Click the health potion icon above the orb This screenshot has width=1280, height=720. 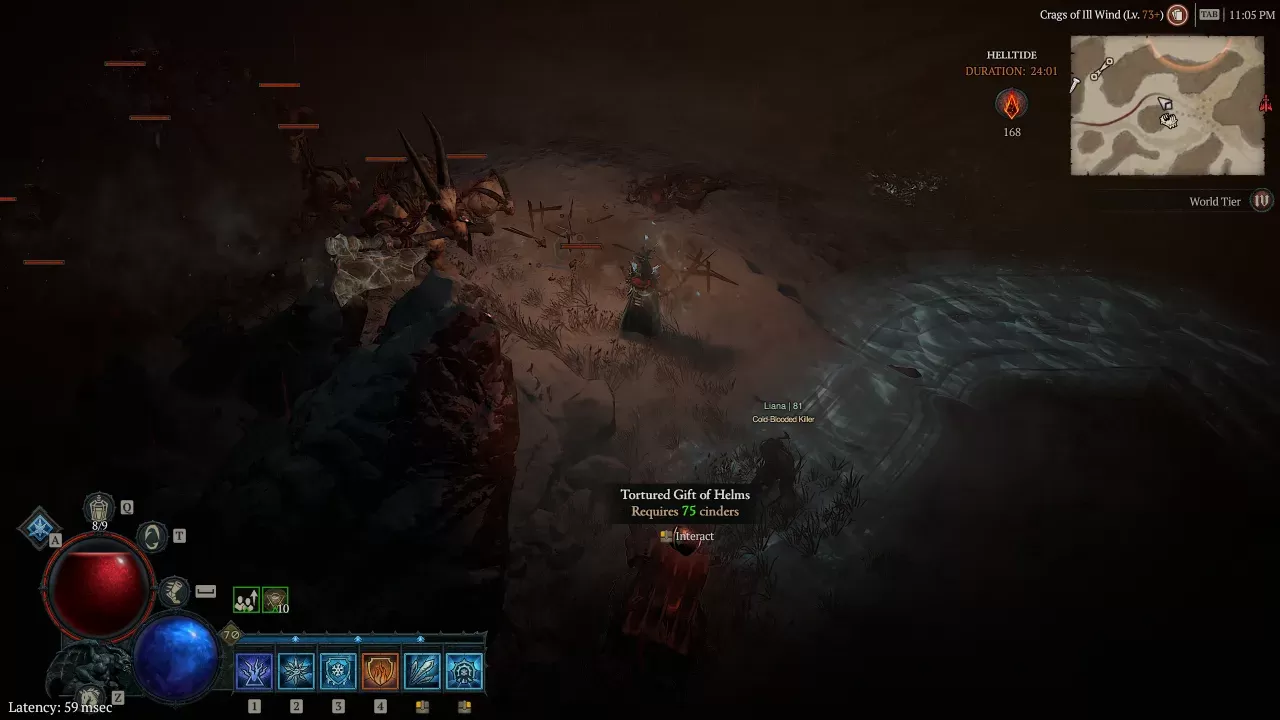point(99,507)
